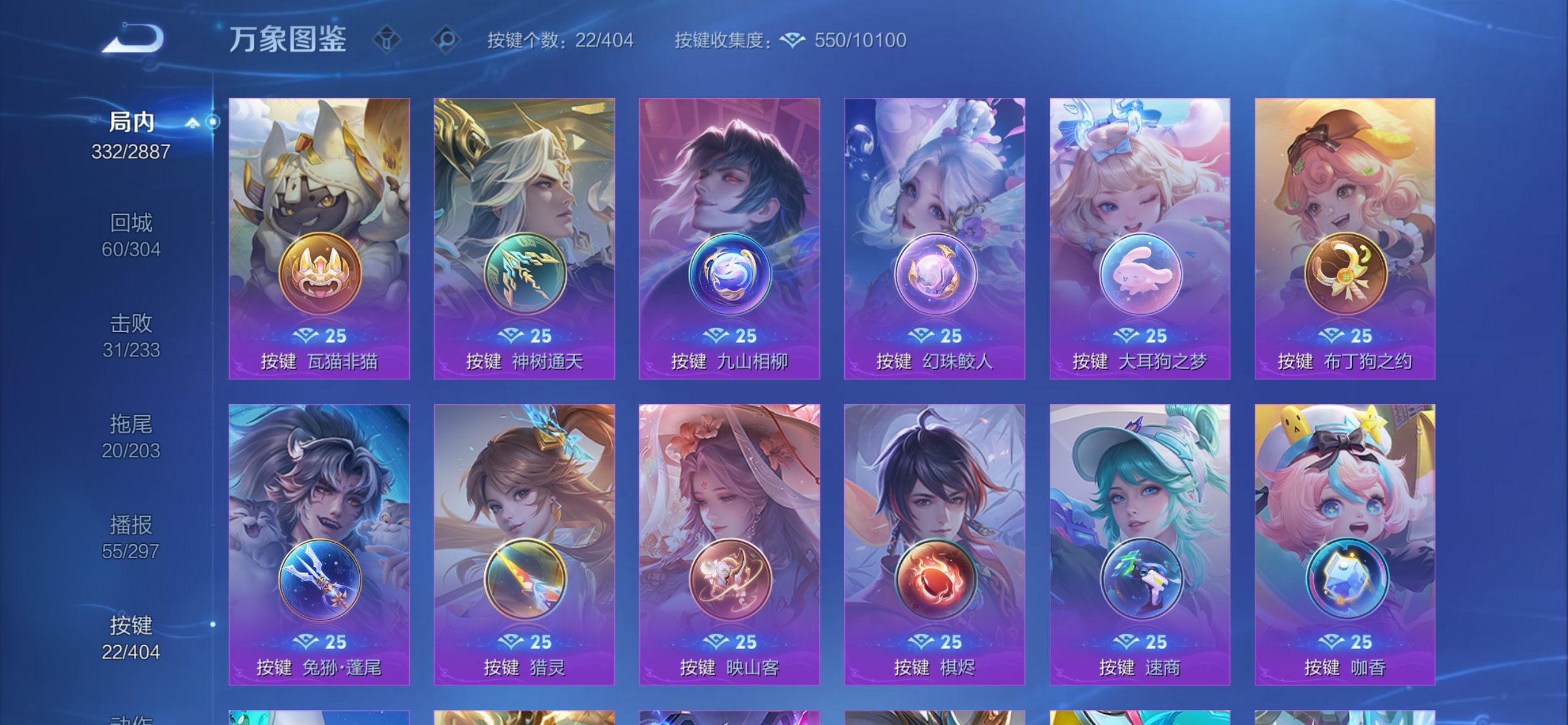Viewport: 1568px width, 725px height.
Task: Click the collection gem icon before 550/10100
Action: coord(793,39)
